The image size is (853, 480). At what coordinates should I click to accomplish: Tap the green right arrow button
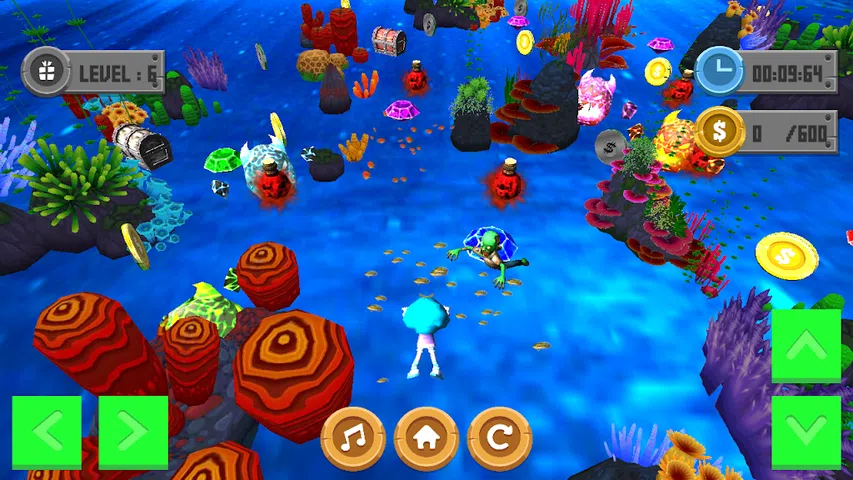(x=133, y=432)
